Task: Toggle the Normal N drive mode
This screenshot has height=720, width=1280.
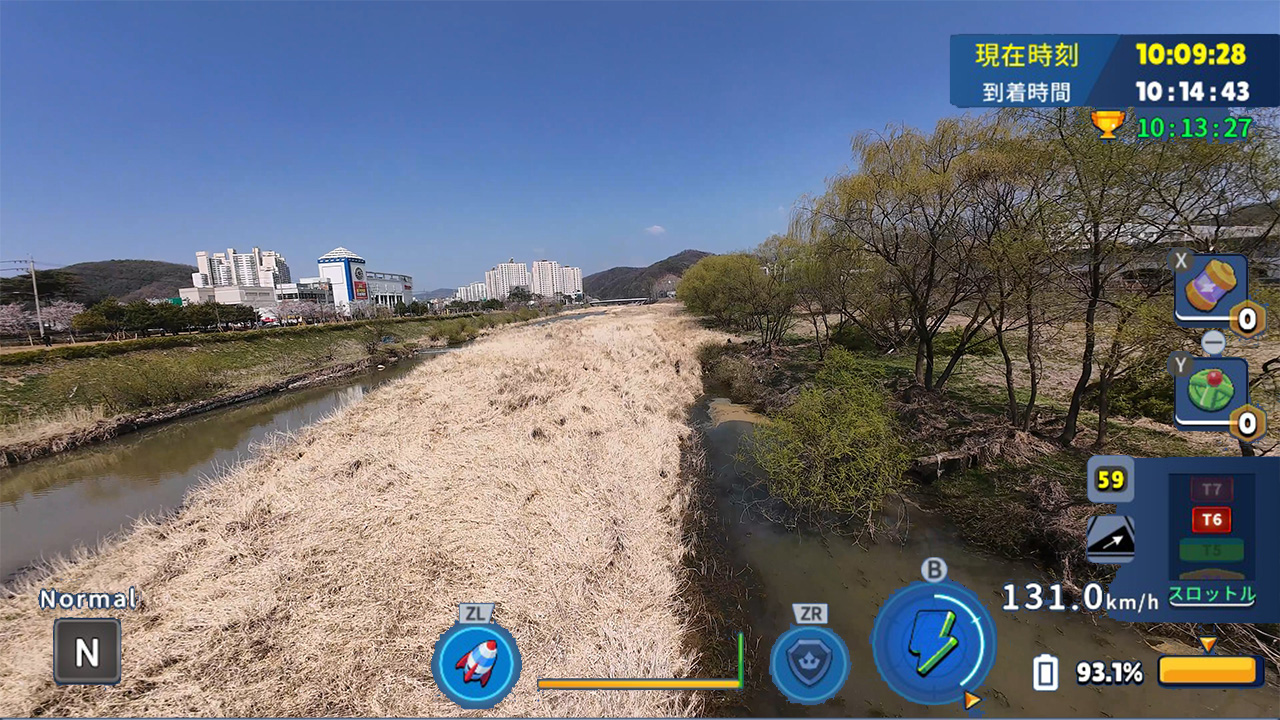Action: point(86,651)
